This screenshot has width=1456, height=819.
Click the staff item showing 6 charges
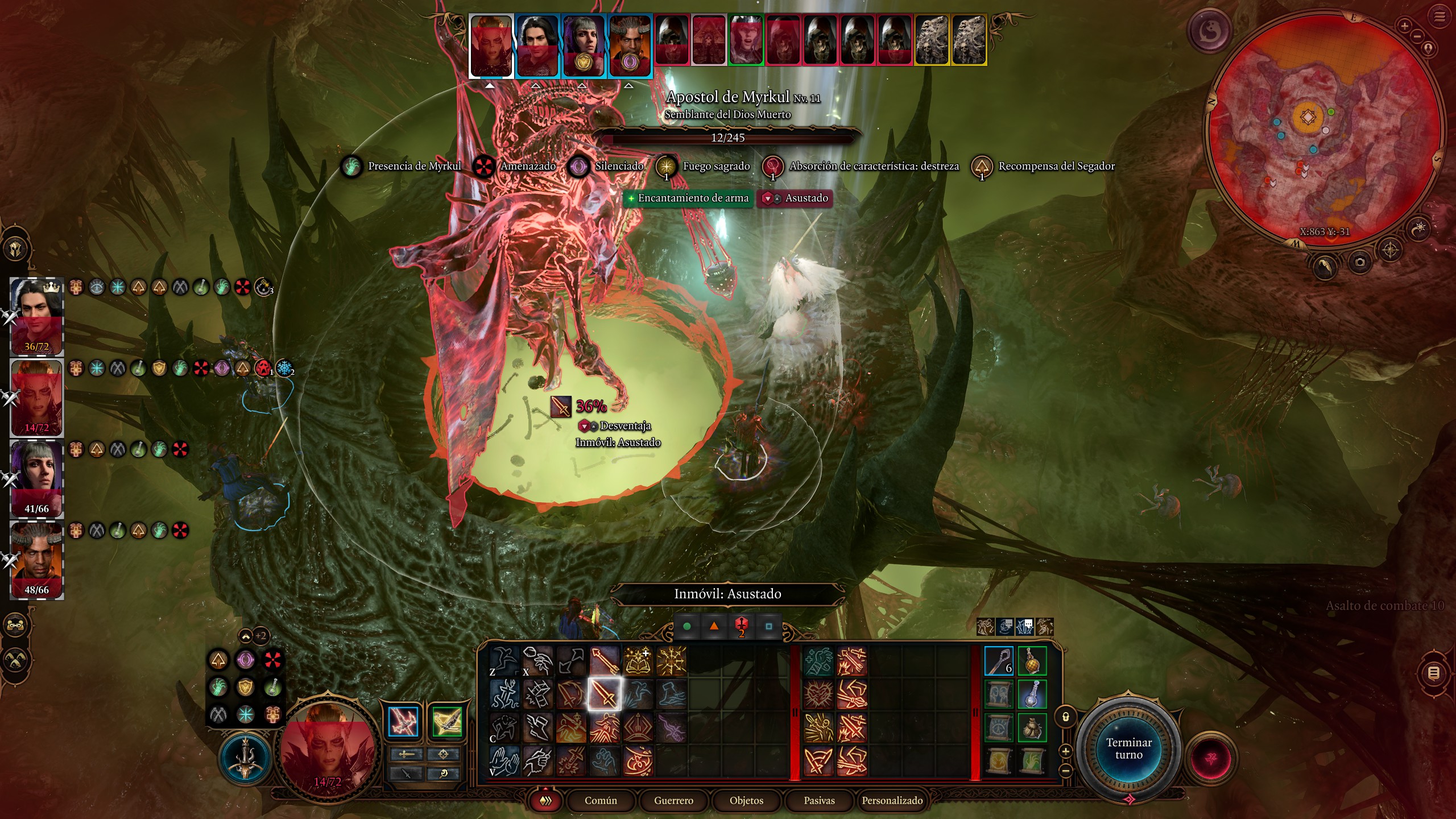pos(999,661)
